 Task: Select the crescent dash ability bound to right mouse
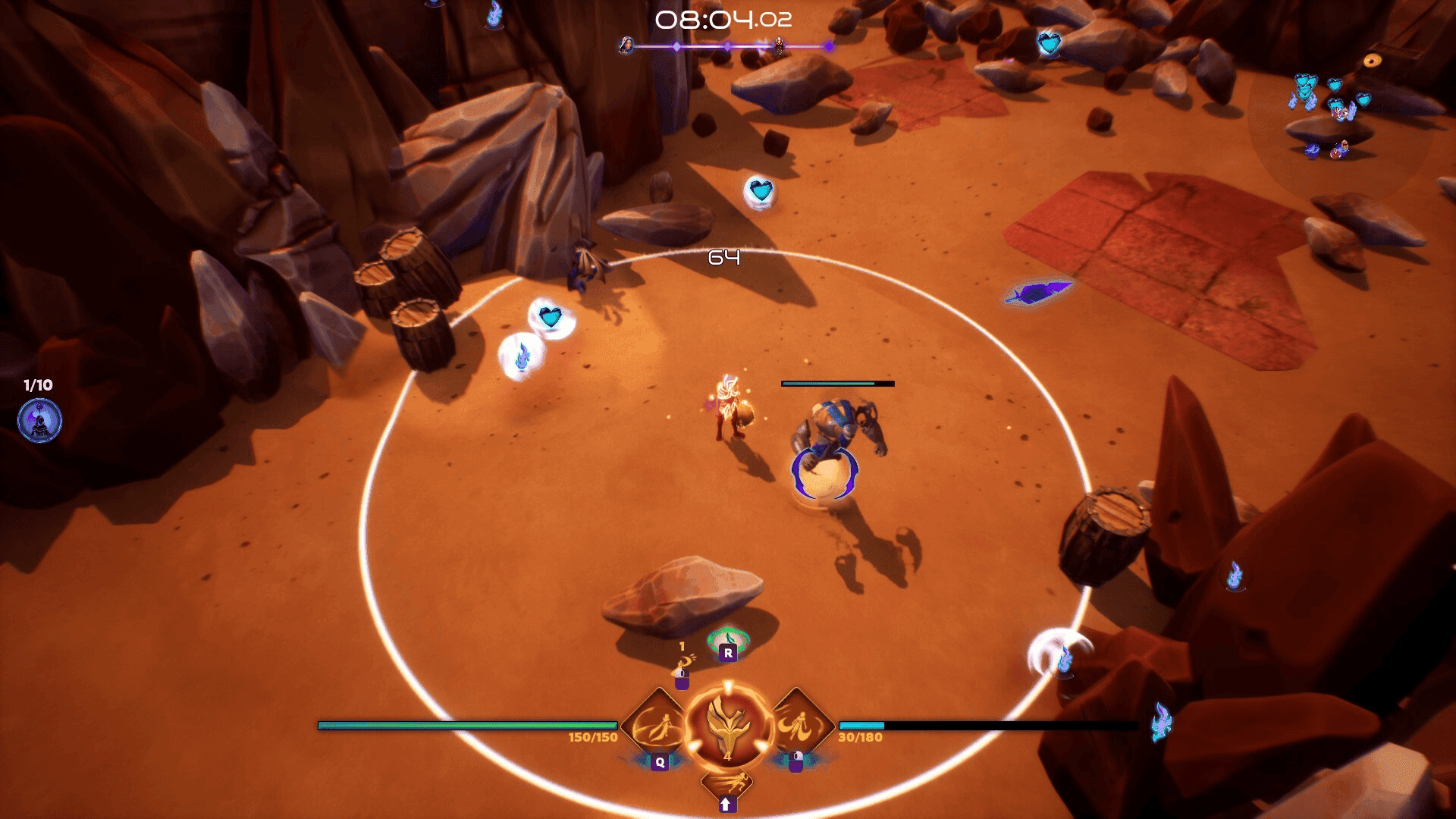[801, 724]
